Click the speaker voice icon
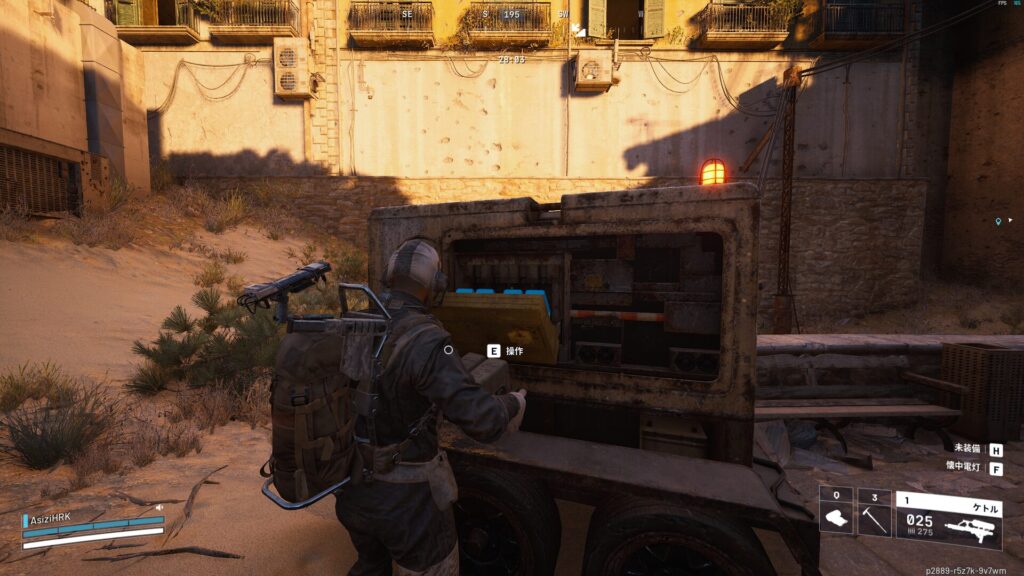Viewport: 1024px width, 576px height. (x=159, y=507)
